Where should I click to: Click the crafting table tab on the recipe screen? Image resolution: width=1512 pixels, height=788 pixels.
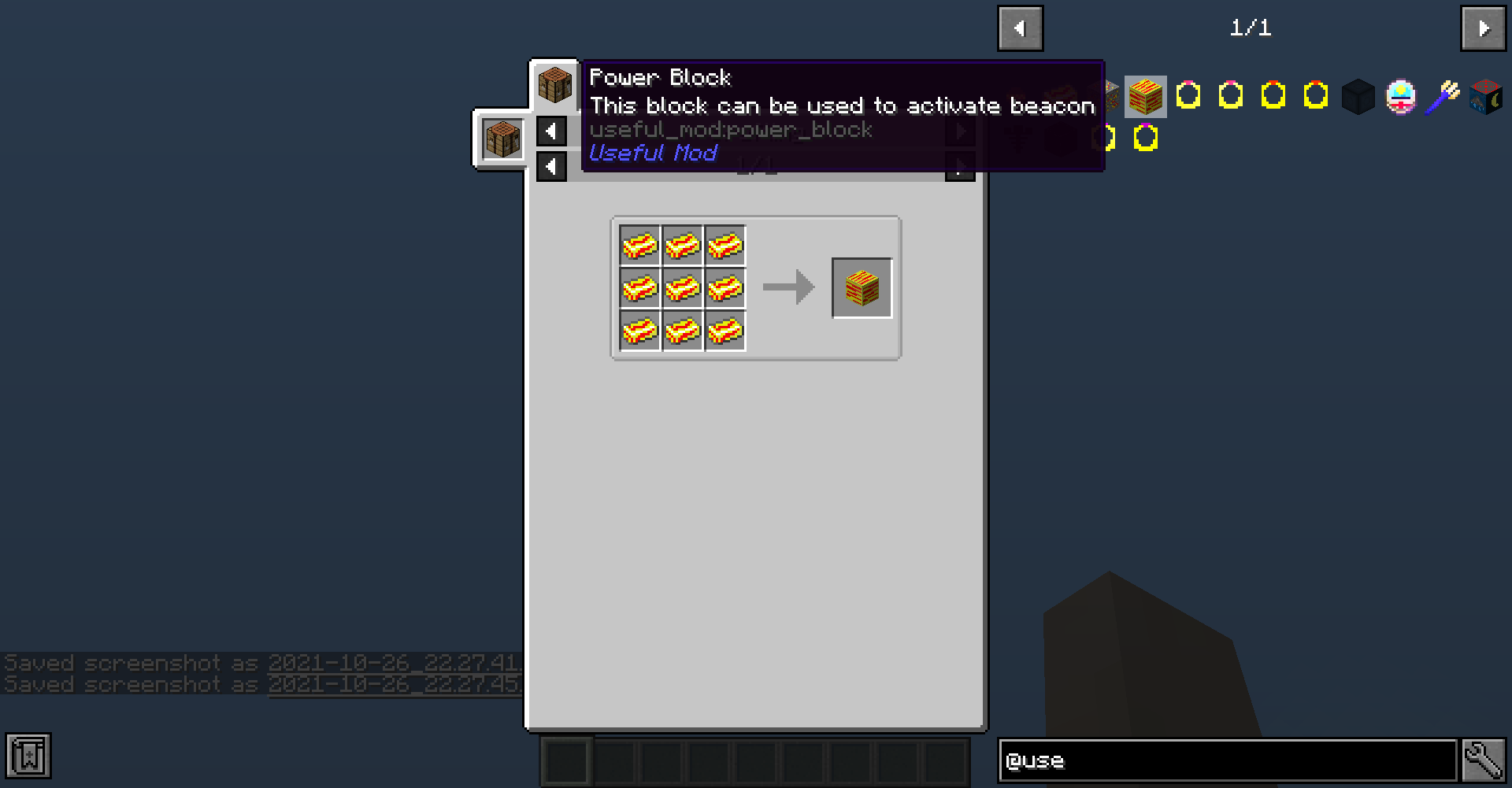pyautogui.click(x=554, y=87)
